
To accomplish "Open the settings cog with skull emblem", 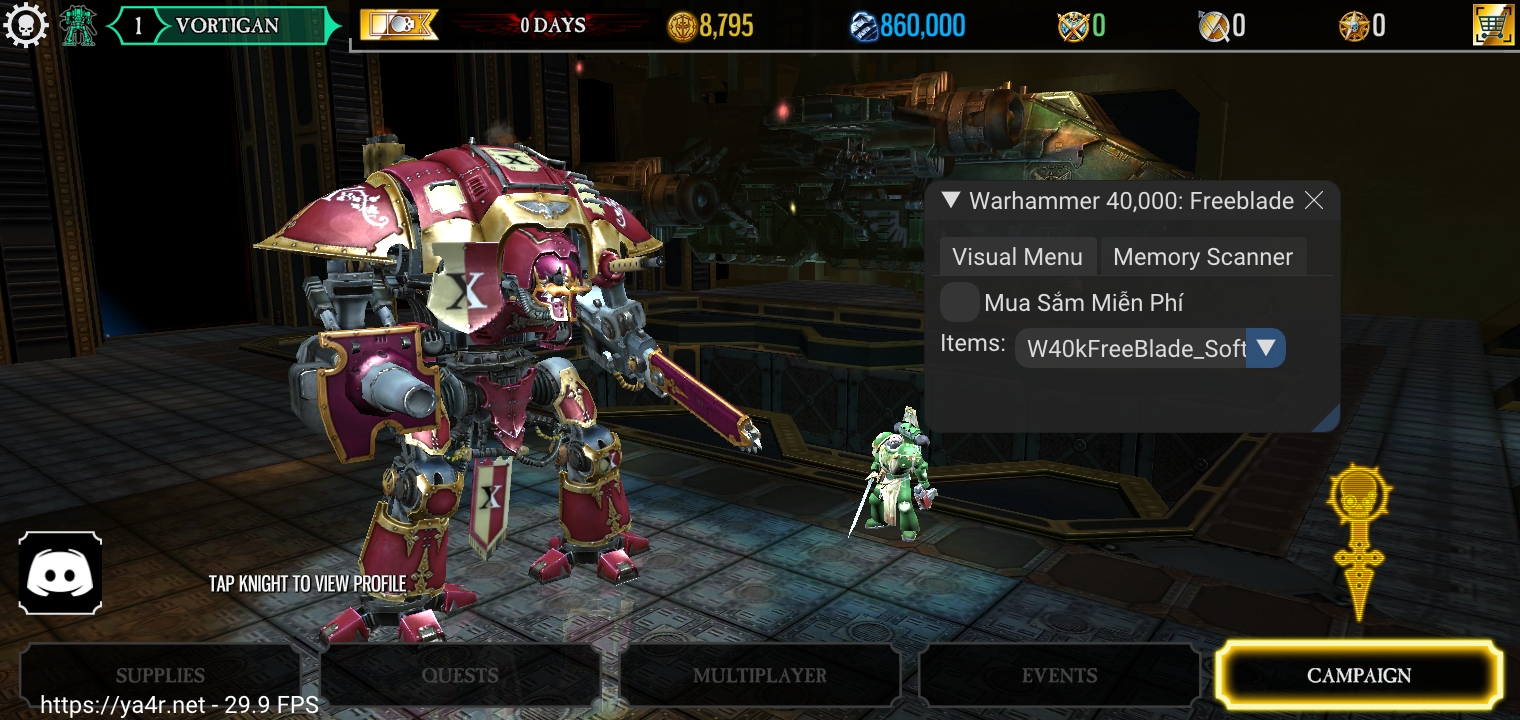I will pyautogui.click(x=27, y=24).
